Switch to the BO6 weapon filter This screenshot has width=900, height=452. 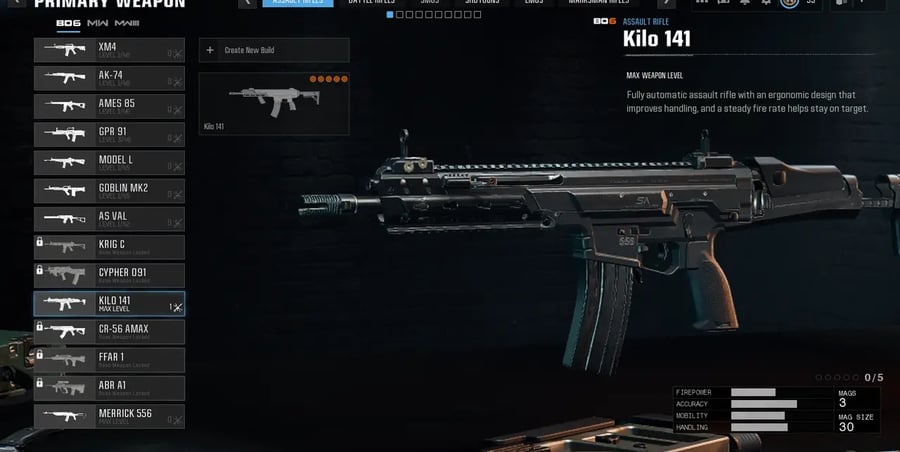coord(68,22)
